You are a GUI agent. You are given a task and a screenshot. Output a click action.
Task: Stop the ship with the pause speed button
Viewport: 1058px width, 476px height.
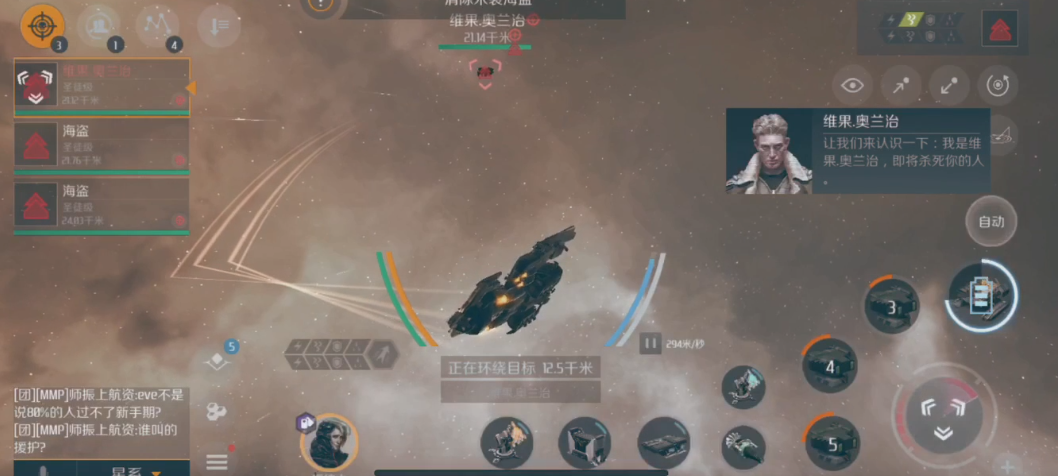pos(651,343)
